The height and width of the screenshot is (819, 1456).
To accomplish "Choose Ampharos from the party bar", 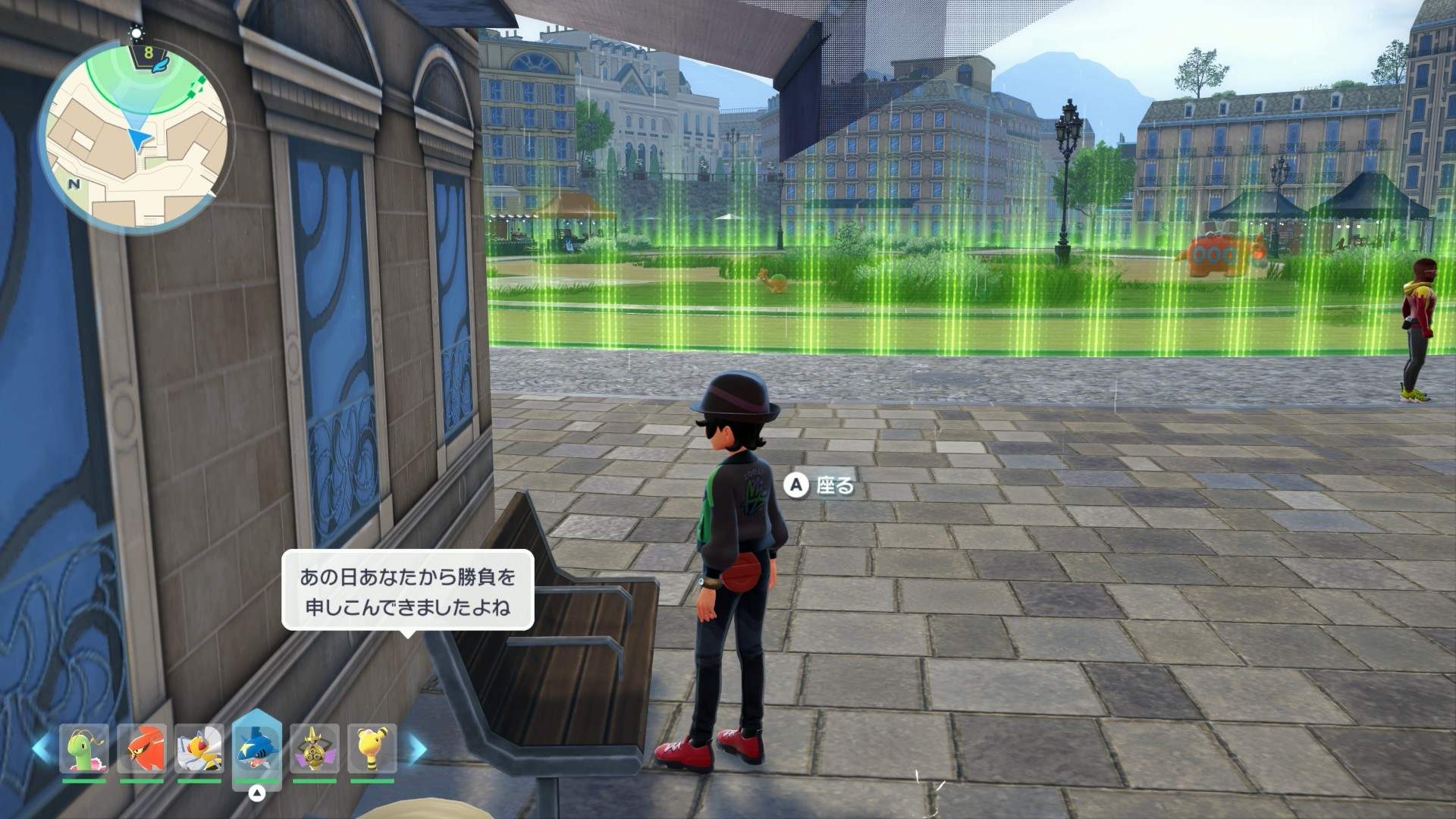I will coord(372,748).
